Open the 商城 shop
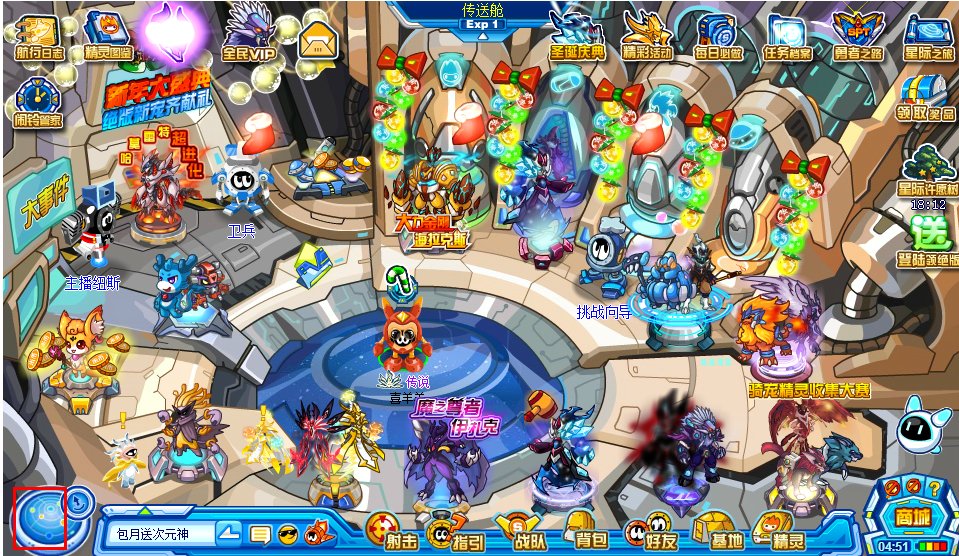This screenshot has height=556, width=959. [x=910, y=512]
